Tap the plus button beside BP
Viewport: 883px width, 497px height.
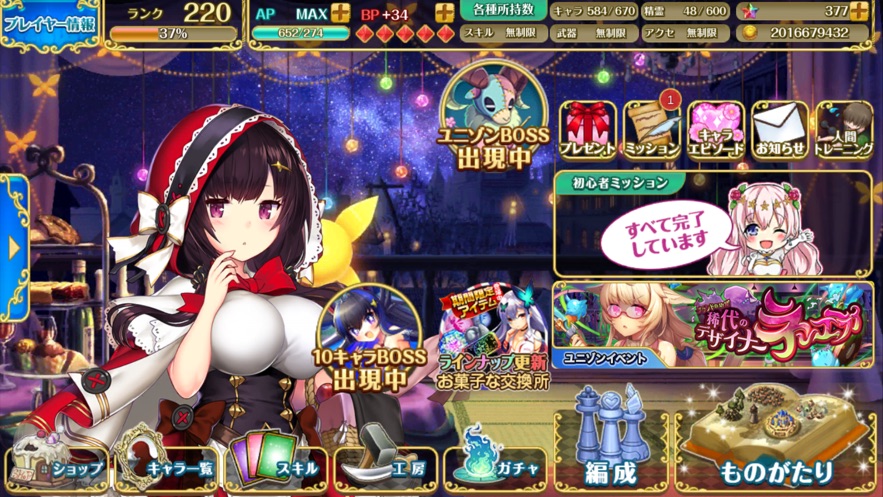pos(444,13)
